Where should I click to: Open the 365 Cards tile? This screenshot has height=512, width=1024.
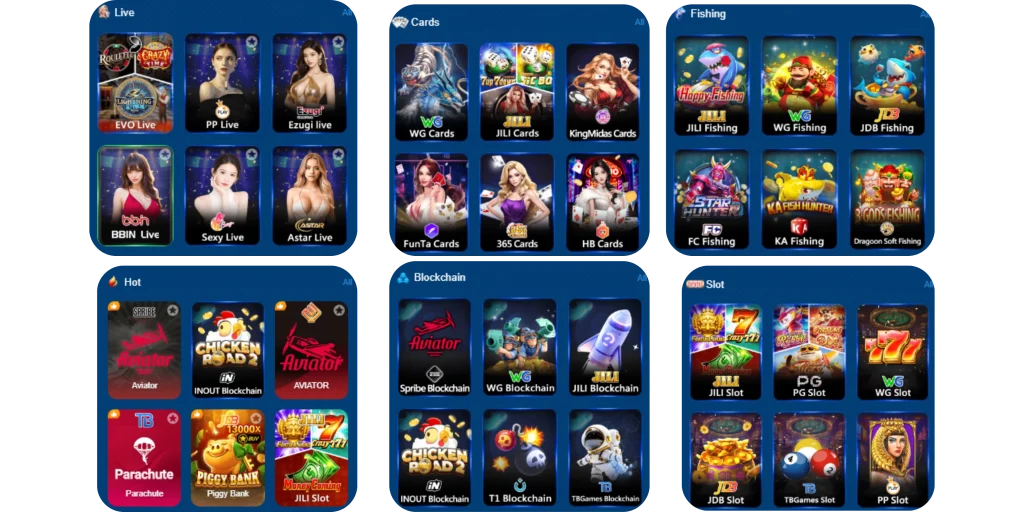517,202
